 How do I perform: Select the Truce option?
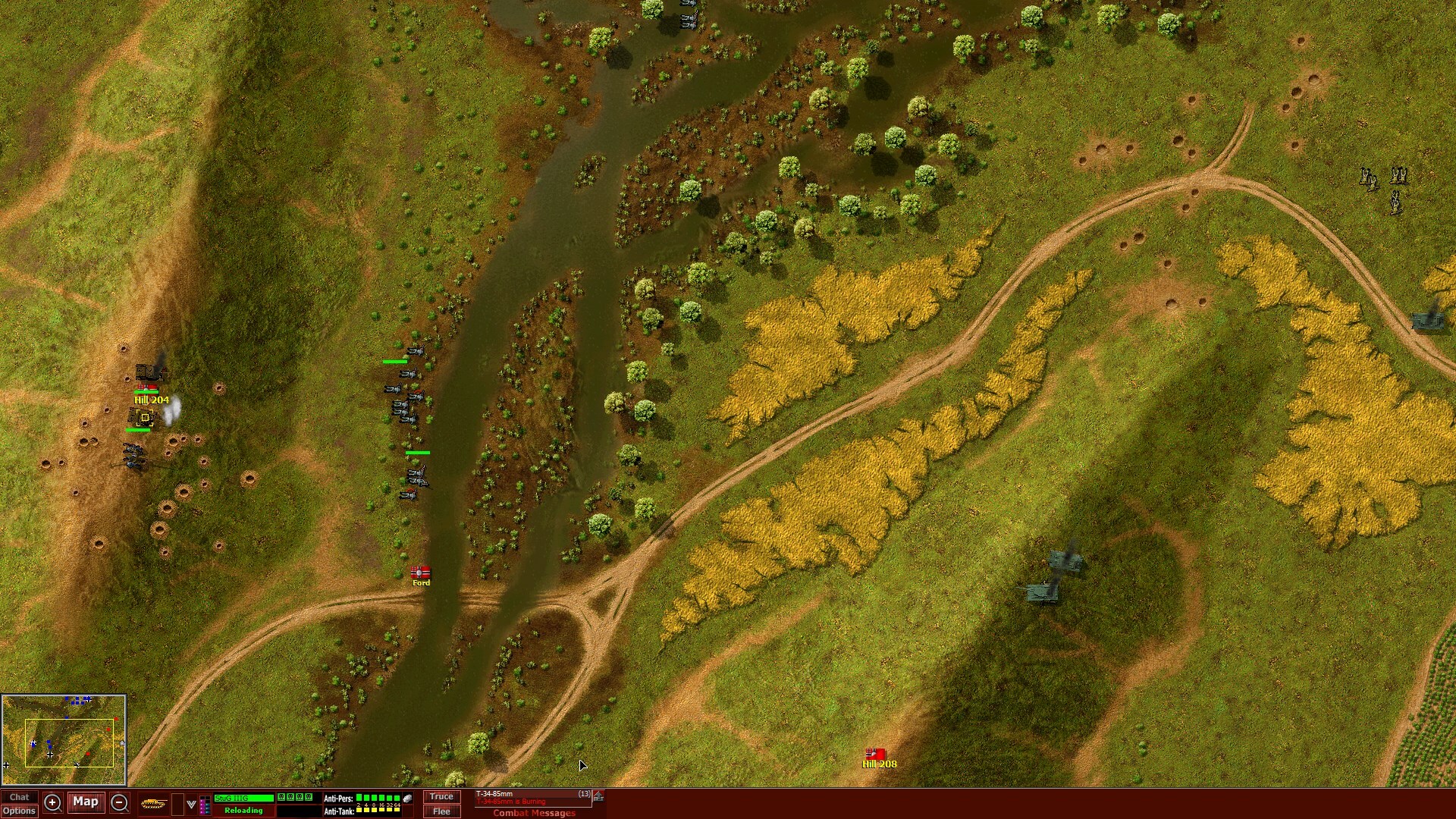click(x=441, y=797)
